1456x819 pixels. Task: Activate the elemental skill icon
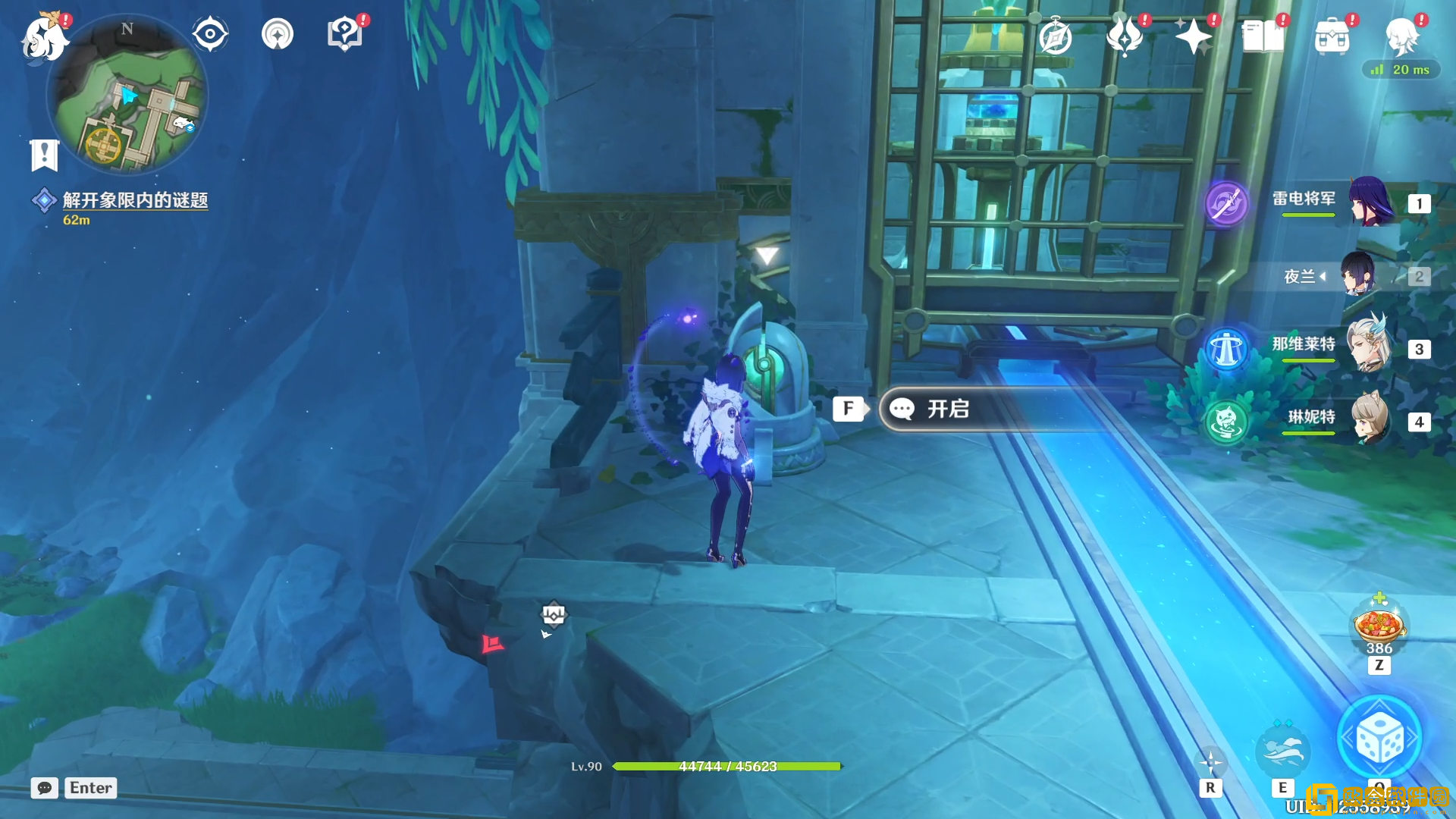point(1282,751)
